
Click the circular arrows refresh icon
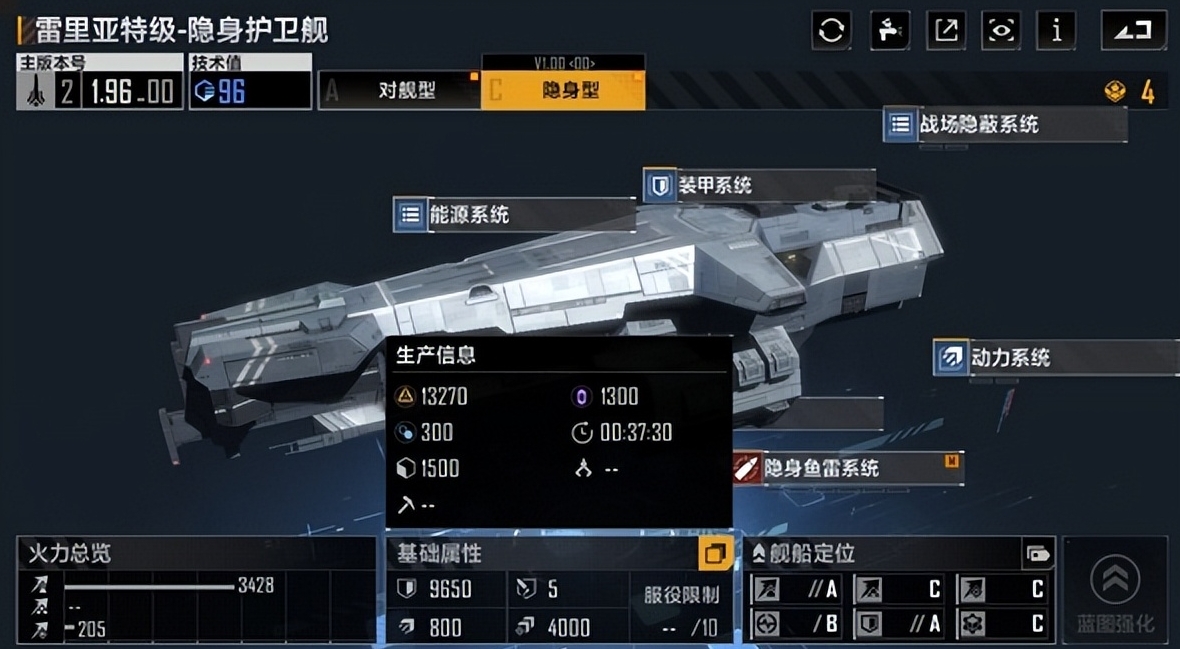point(832,30)
